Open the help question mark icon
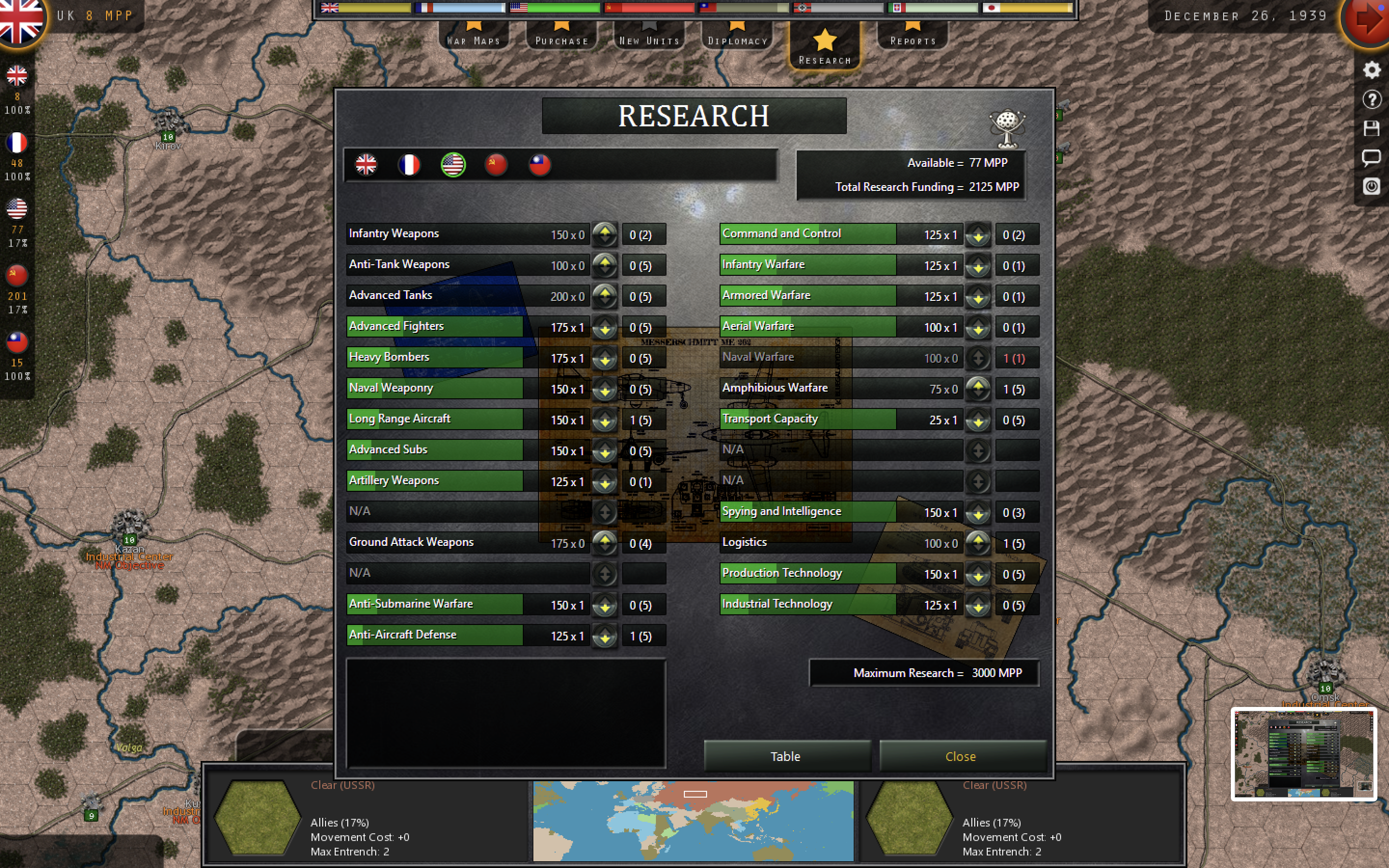 1372,99
